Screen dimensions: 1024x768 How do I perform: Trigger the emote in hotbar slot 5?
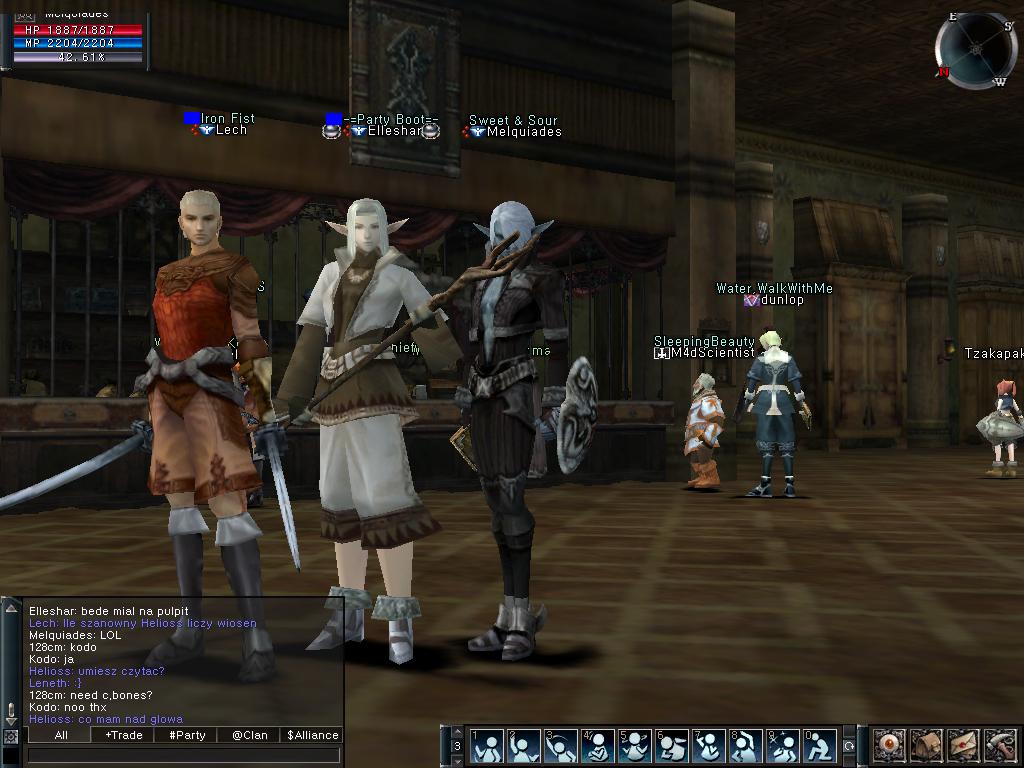pyautogui.click(x=634, y=746)
